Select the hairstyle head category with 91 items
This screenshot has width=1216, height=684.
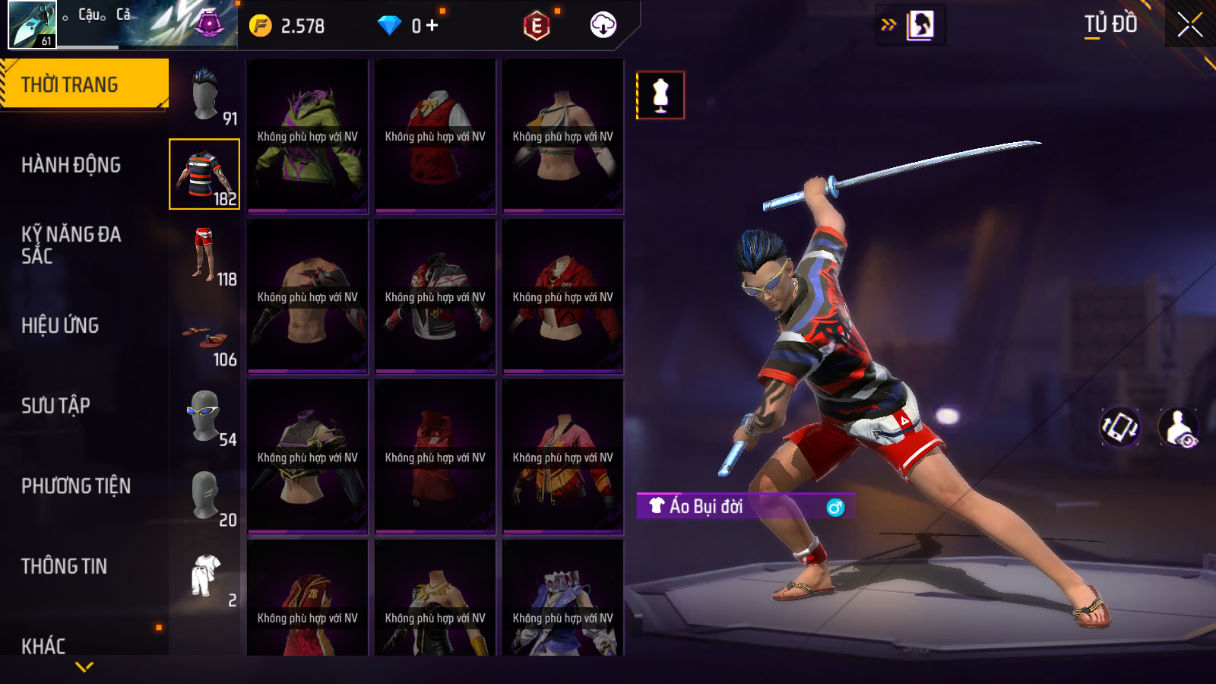[x=205, y=96]
